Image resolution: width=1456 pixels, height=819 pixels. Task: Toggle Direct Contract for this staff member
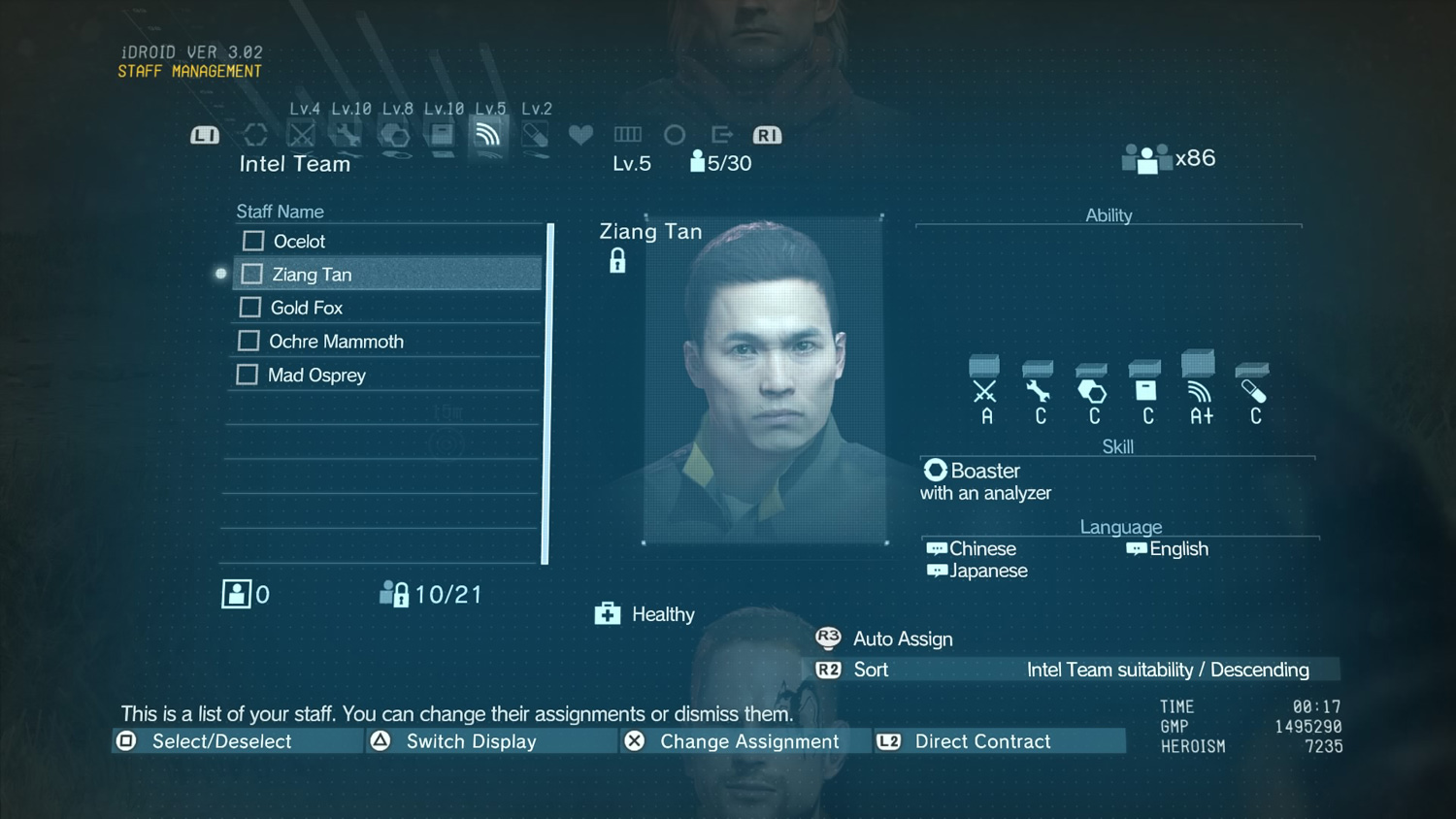[981, 741]
